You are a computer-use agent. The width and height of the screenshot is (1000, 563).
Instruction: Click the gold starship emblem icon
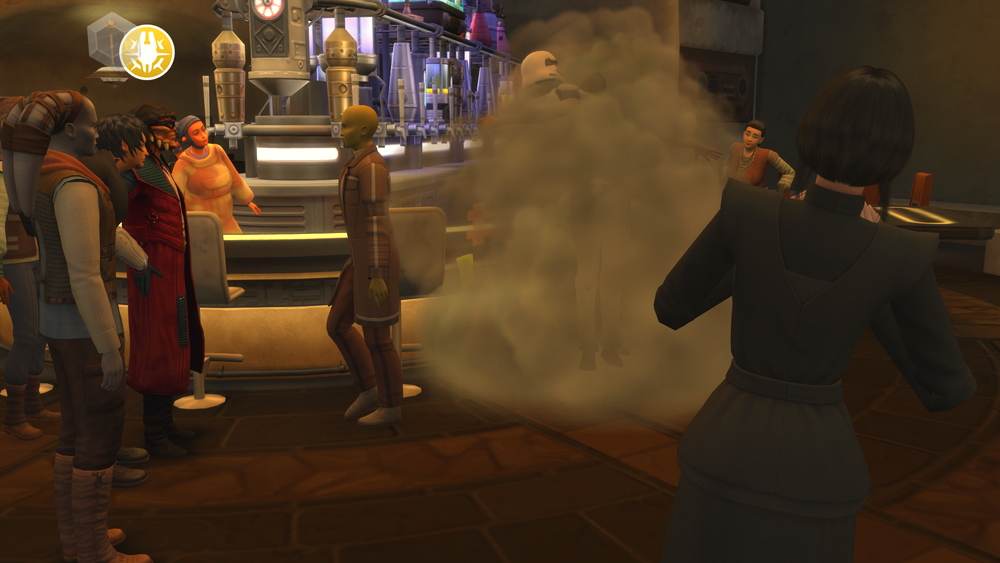[x=147, y=52]
